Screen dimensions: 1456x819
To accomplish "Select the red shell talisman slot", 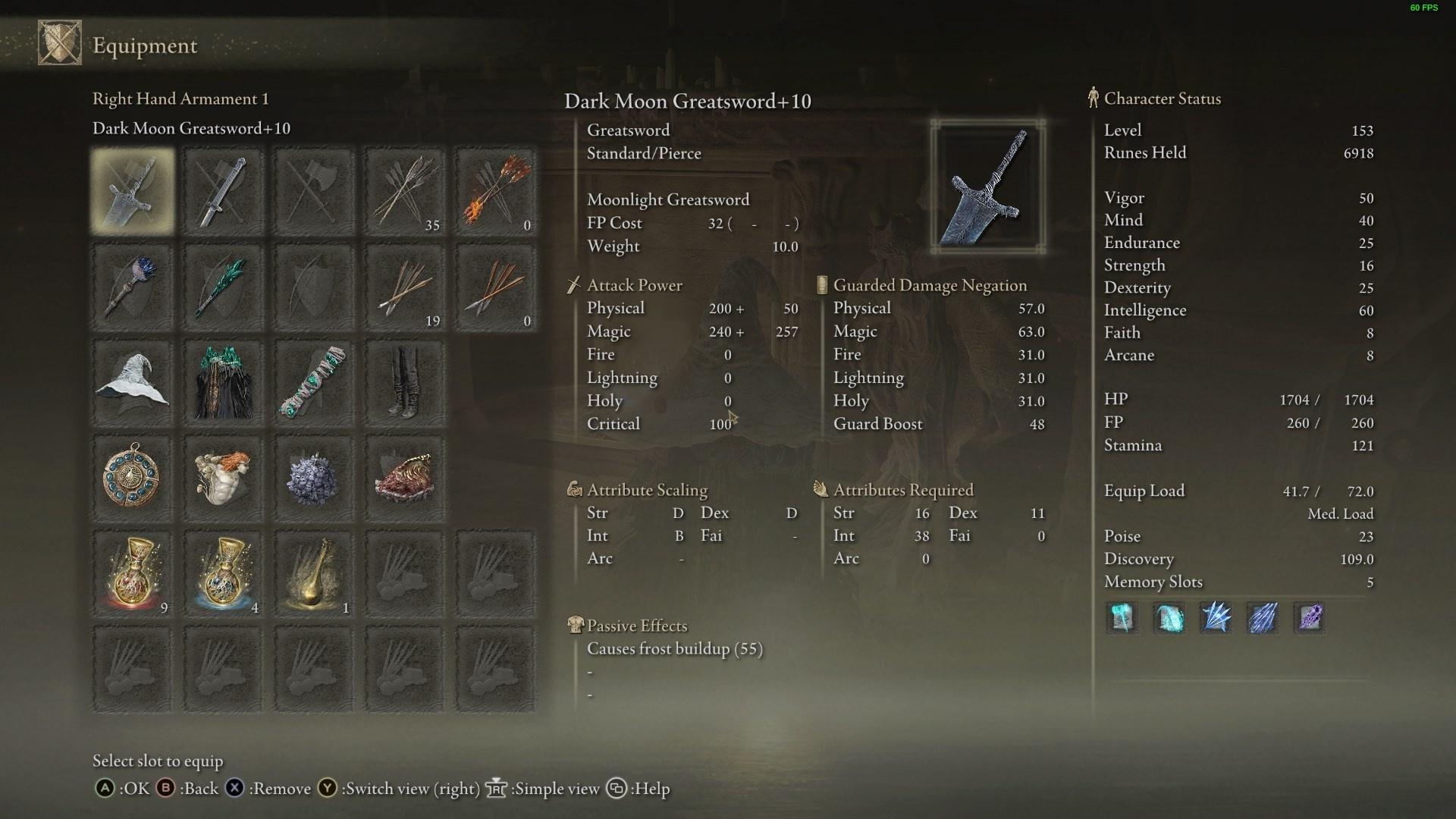I will click(x=405, y=479).
